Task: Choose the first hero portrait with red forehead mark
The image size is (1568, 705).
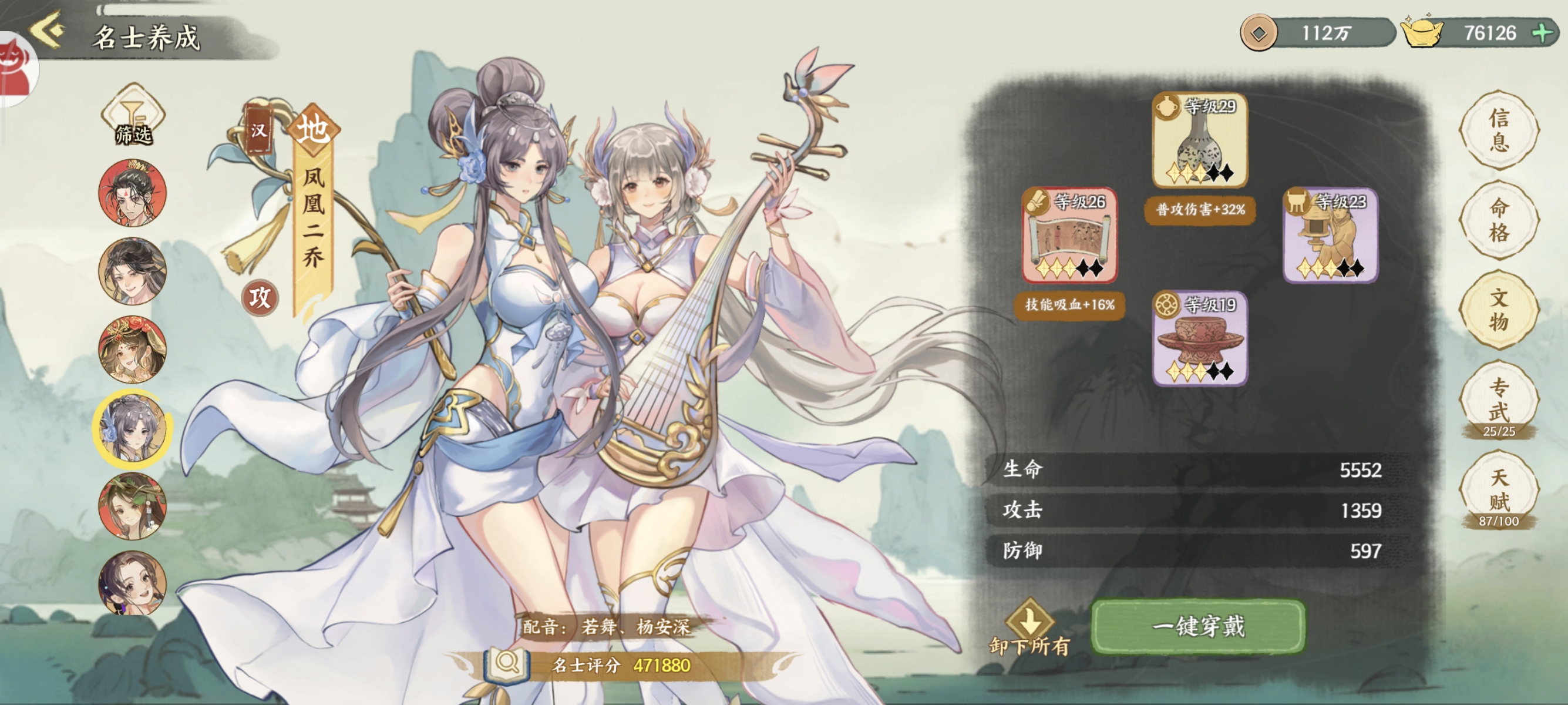Action: point(133,192)
